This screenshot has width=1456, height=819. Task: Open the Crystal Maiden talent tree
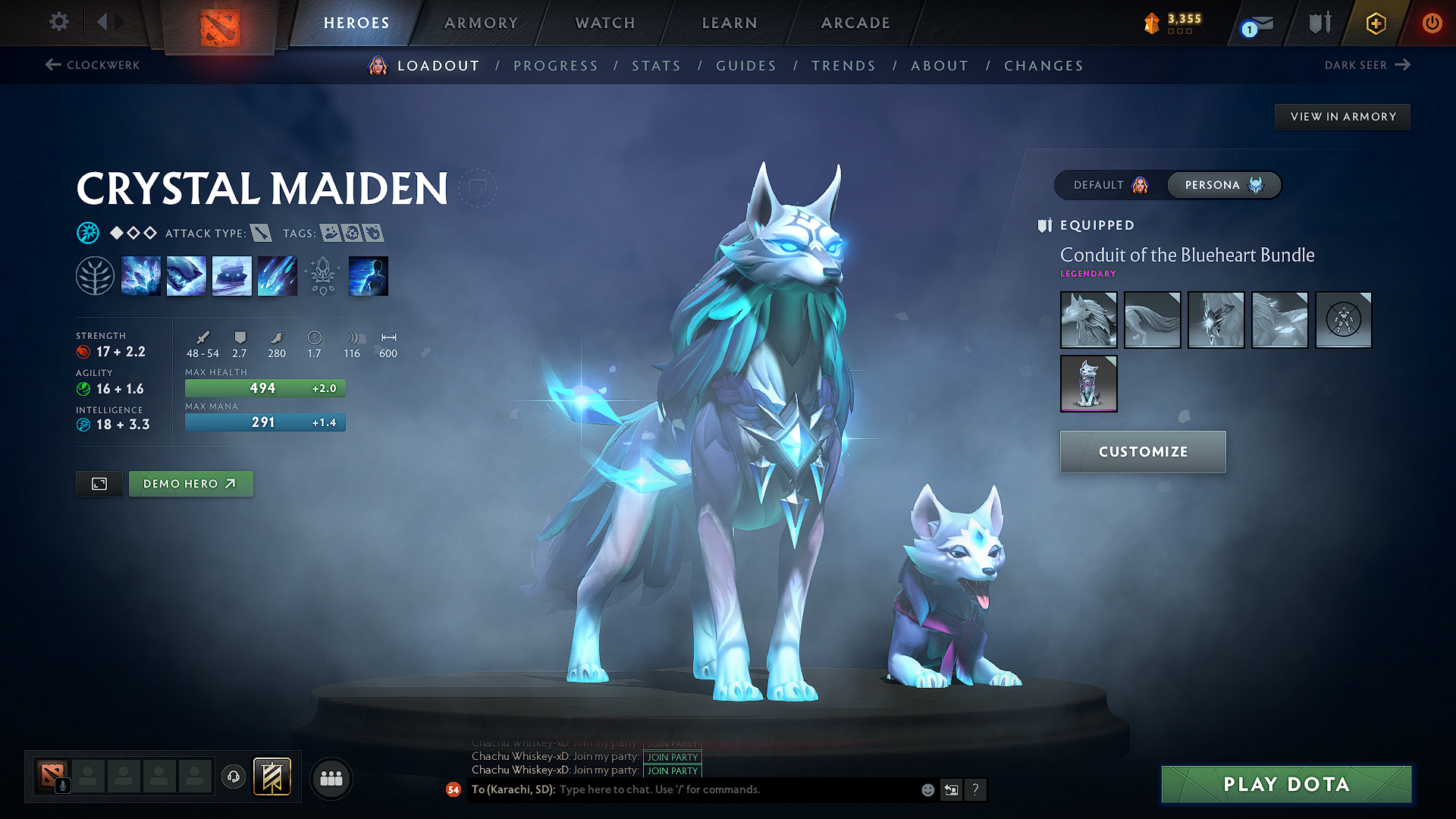pos(95,275)
